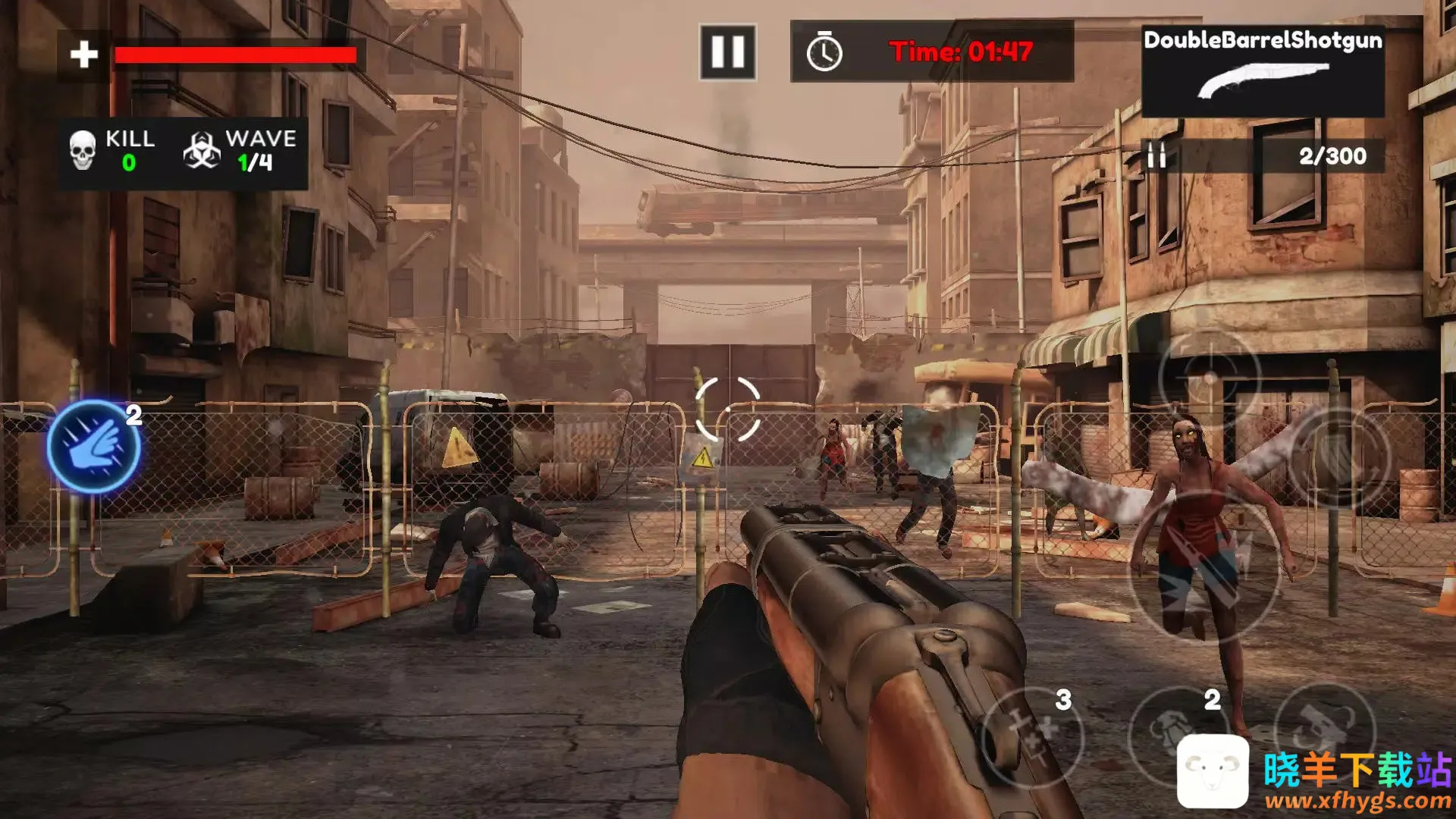Viewport: 1456px width, 819px height.
Task: Toggle the crosshair aim button
Action: point(1209,378)
